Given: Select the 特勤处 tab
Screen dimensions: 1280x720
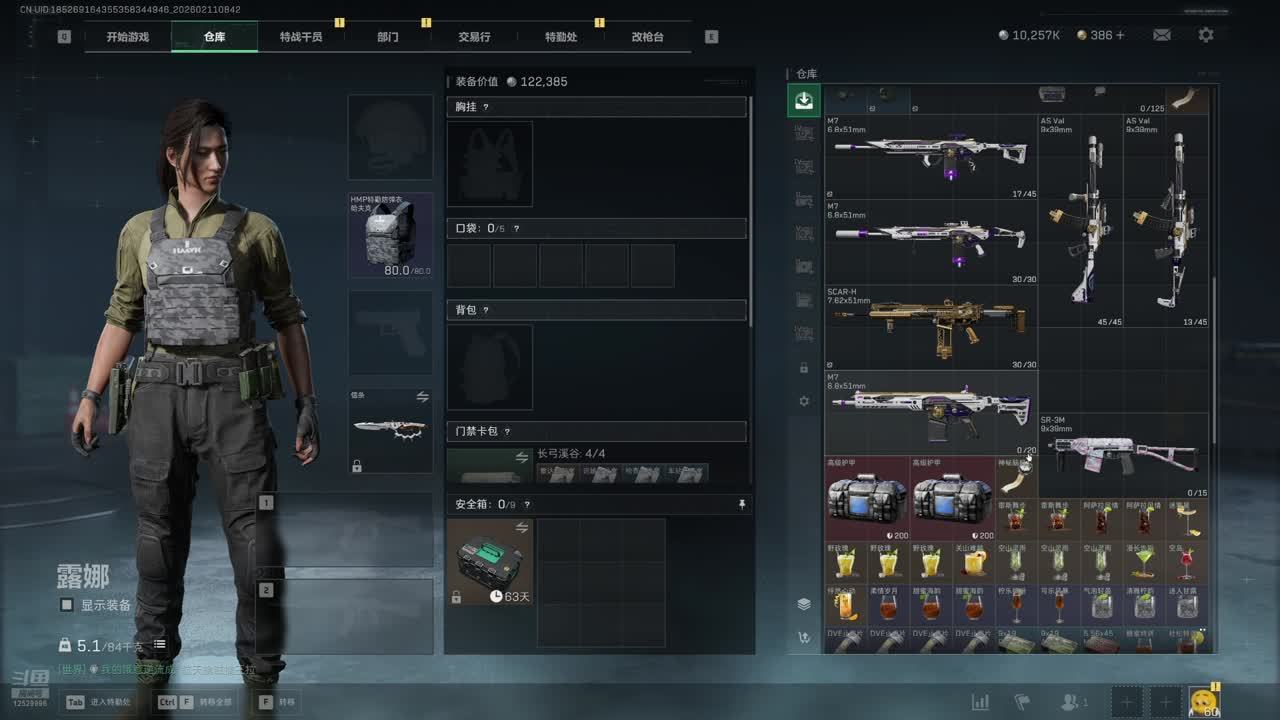Looking at the screenshot, I should (x=561, y=37).
